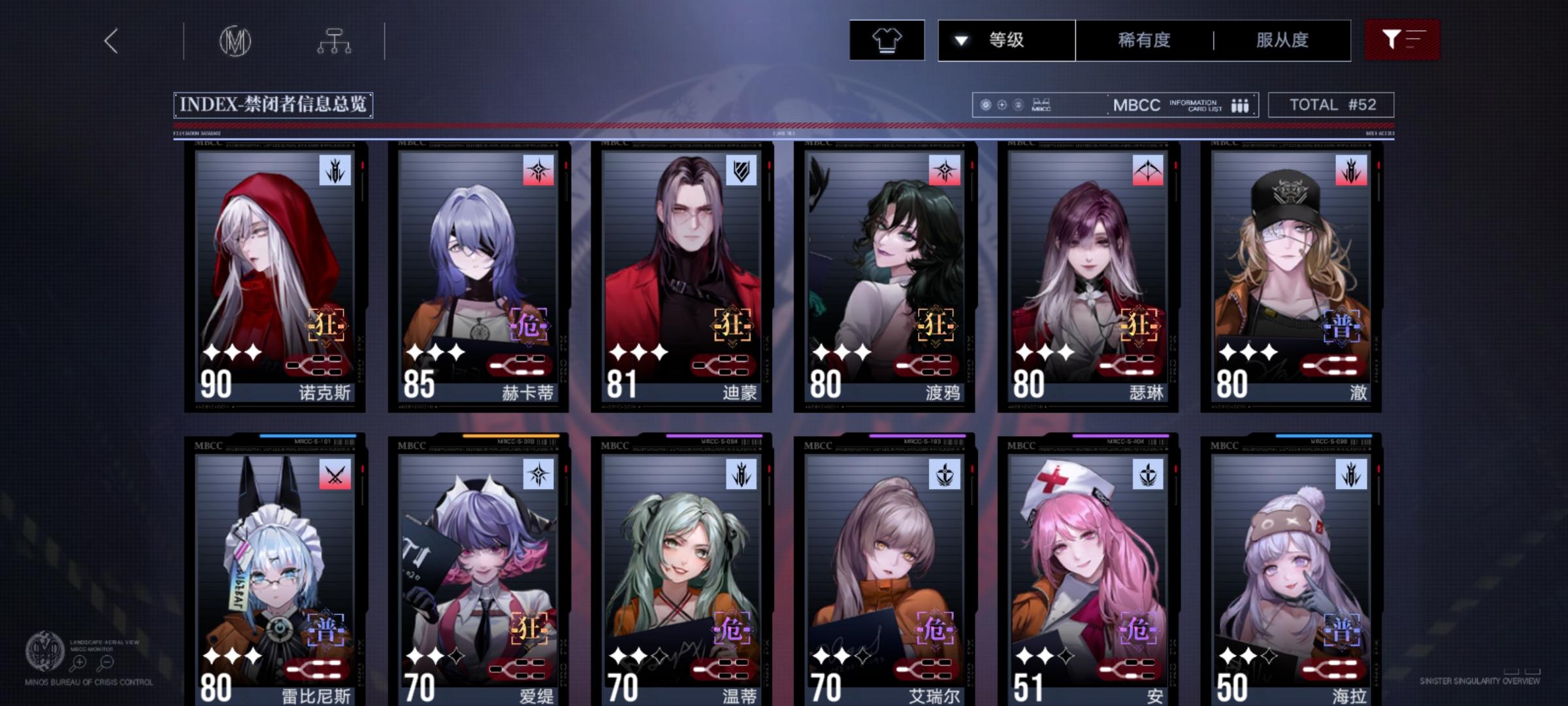1568x706 pixels.
Task: Click the hierarchy chart icon in top bar
Action: pos(335,41)
